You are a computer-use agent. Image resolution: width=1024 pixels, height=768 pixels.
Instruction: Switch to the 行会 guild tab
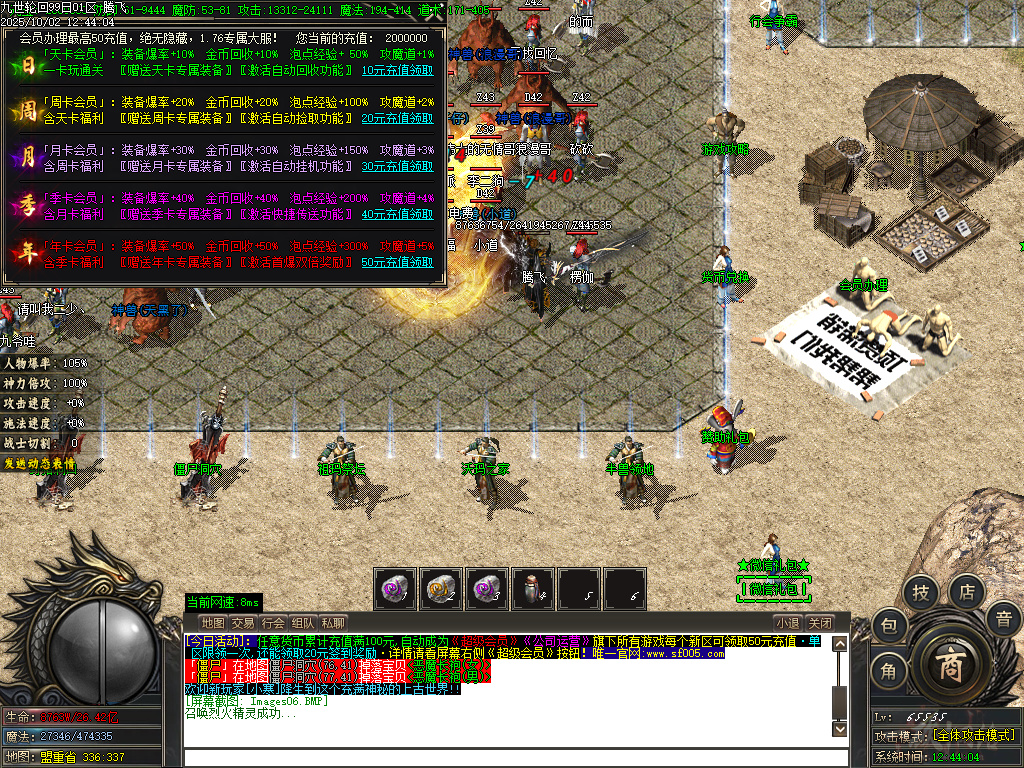273,622
